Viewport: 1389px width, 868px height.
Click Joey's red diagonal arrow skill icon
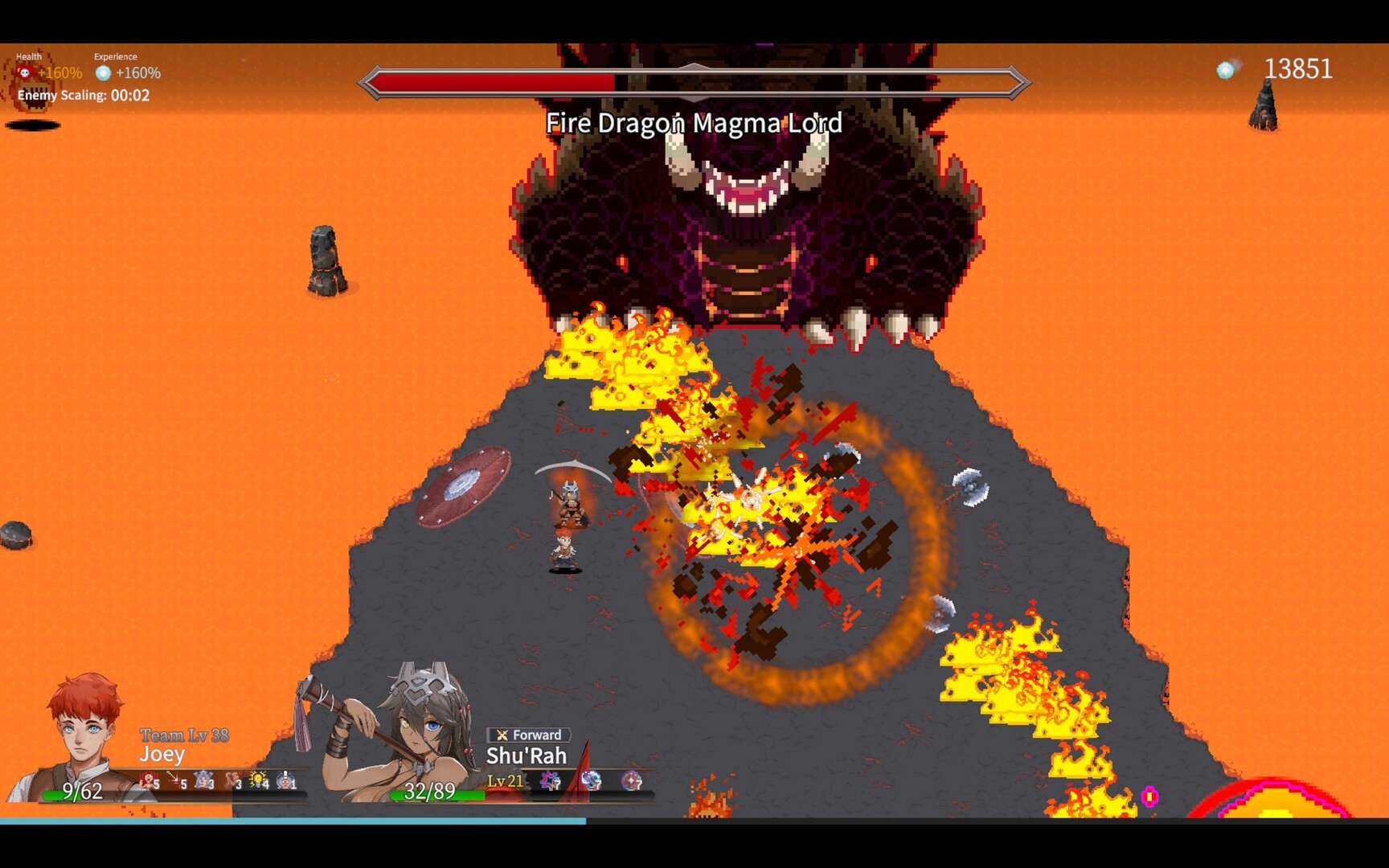click(x=174, y=779)
